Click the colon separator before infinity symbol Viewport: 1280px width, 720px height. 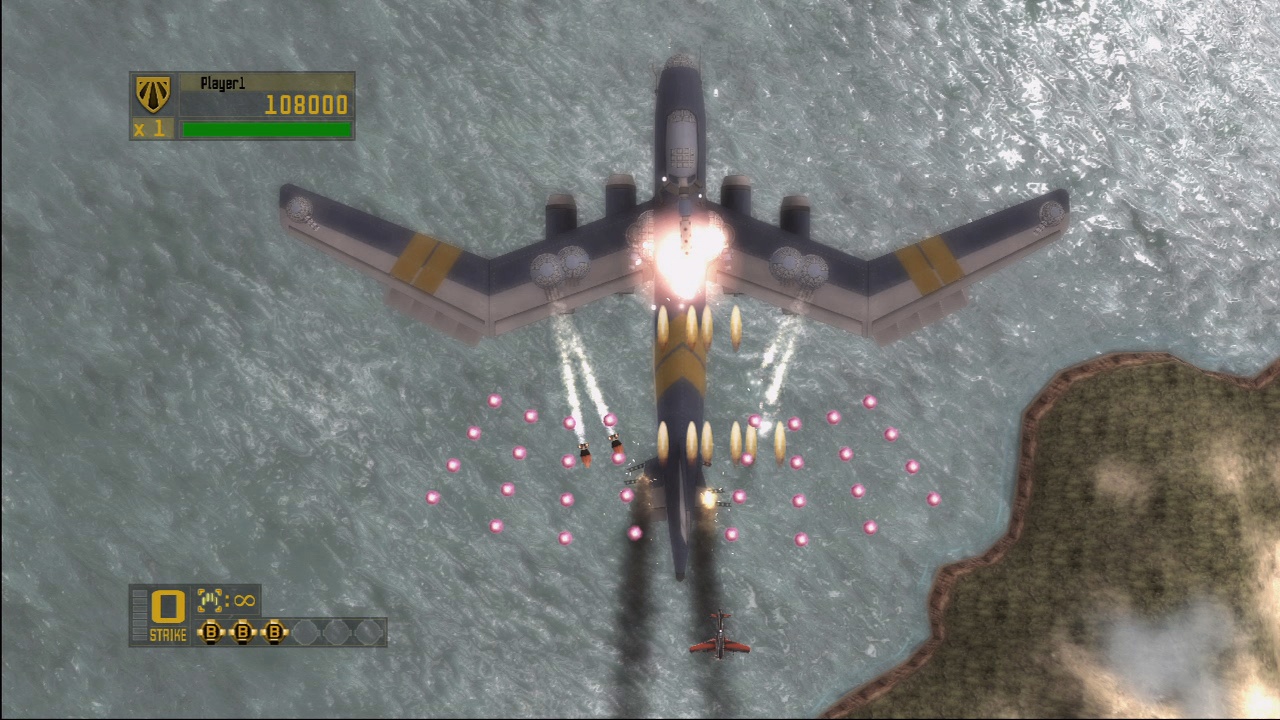click(228, 601)
